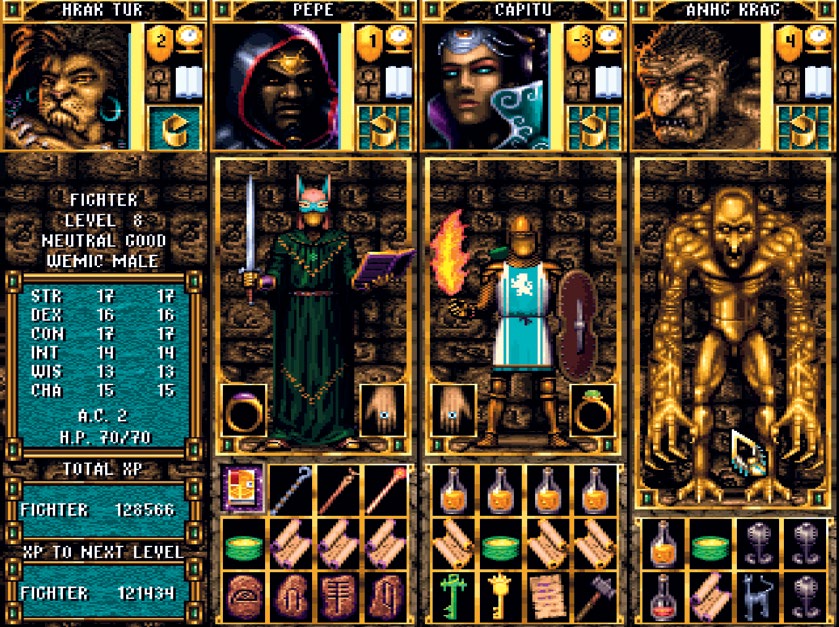This screenshot has height=627, width=839.
Task: Select the green key in Capitu's inventory
Action: pyautogui.click(x=450, y=595)
